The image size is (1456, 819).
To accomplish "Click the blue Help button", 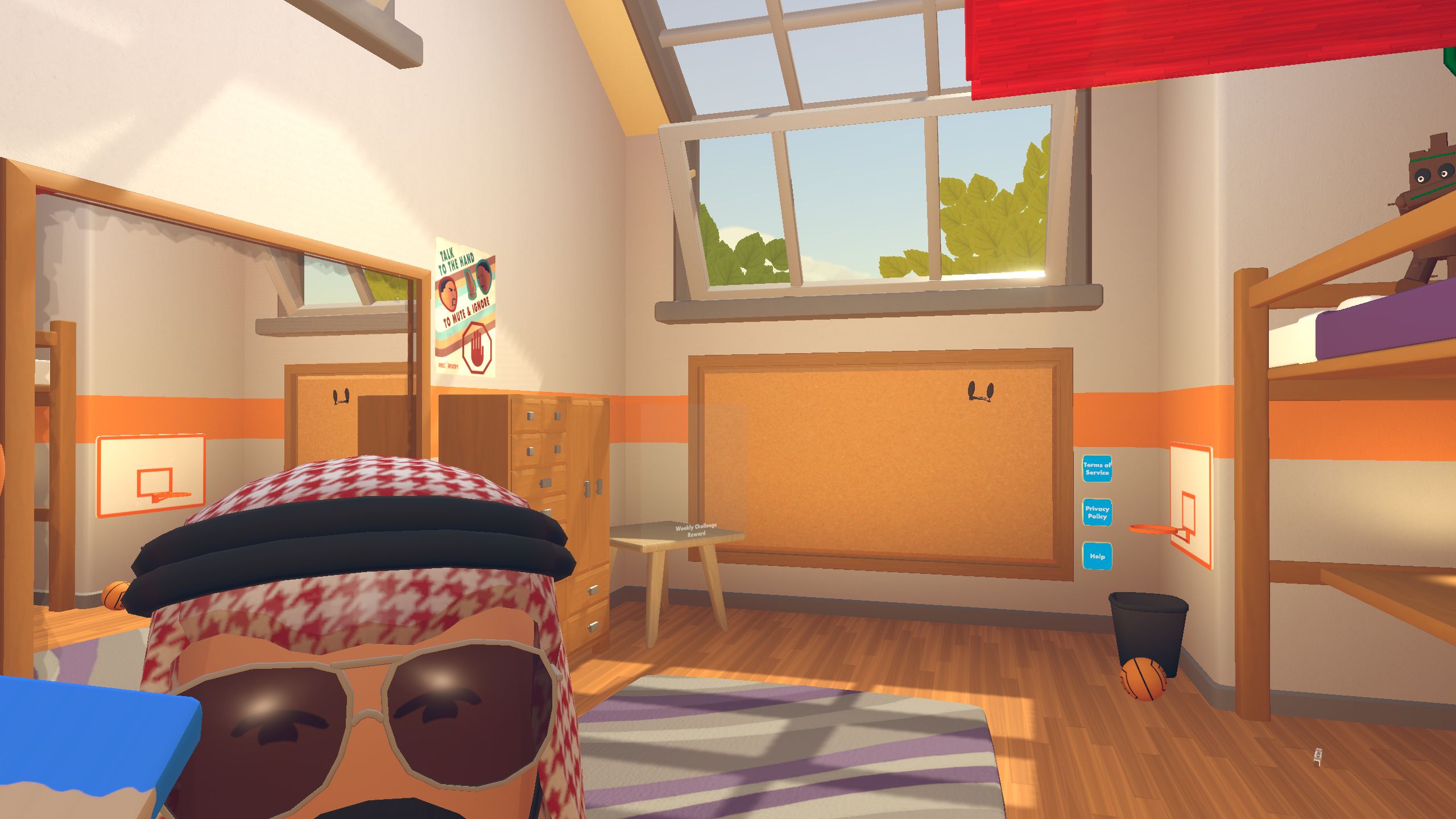I will coord(1097,556).
